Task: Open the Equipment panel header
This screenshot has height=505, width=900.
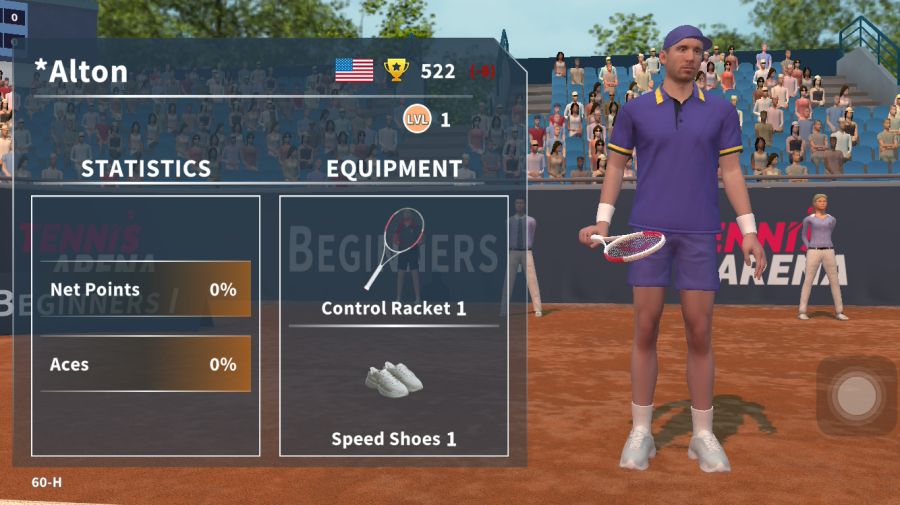Action: [394, 169]
